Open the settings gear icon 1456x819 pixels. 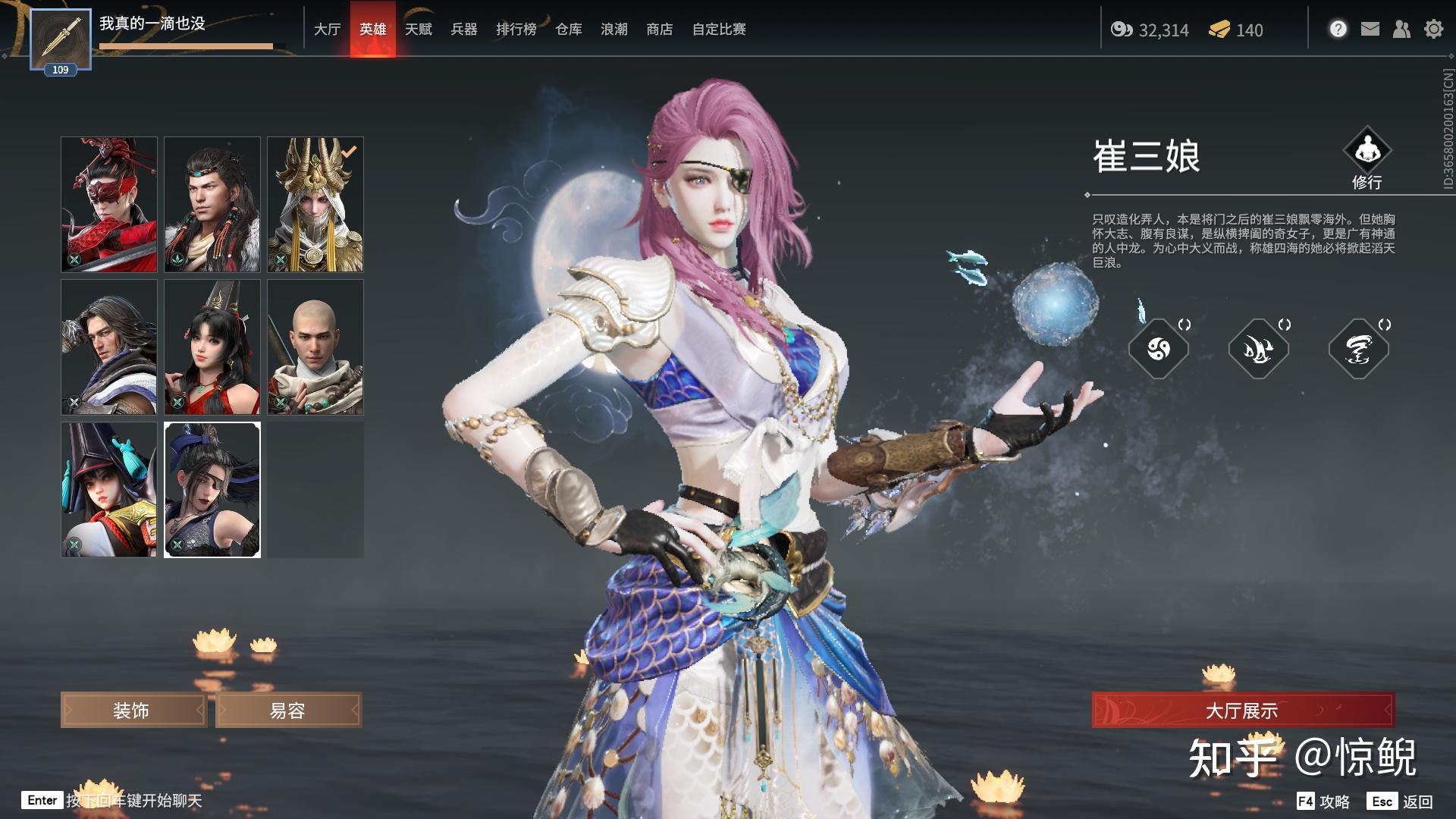click(x=1433, y=29)
